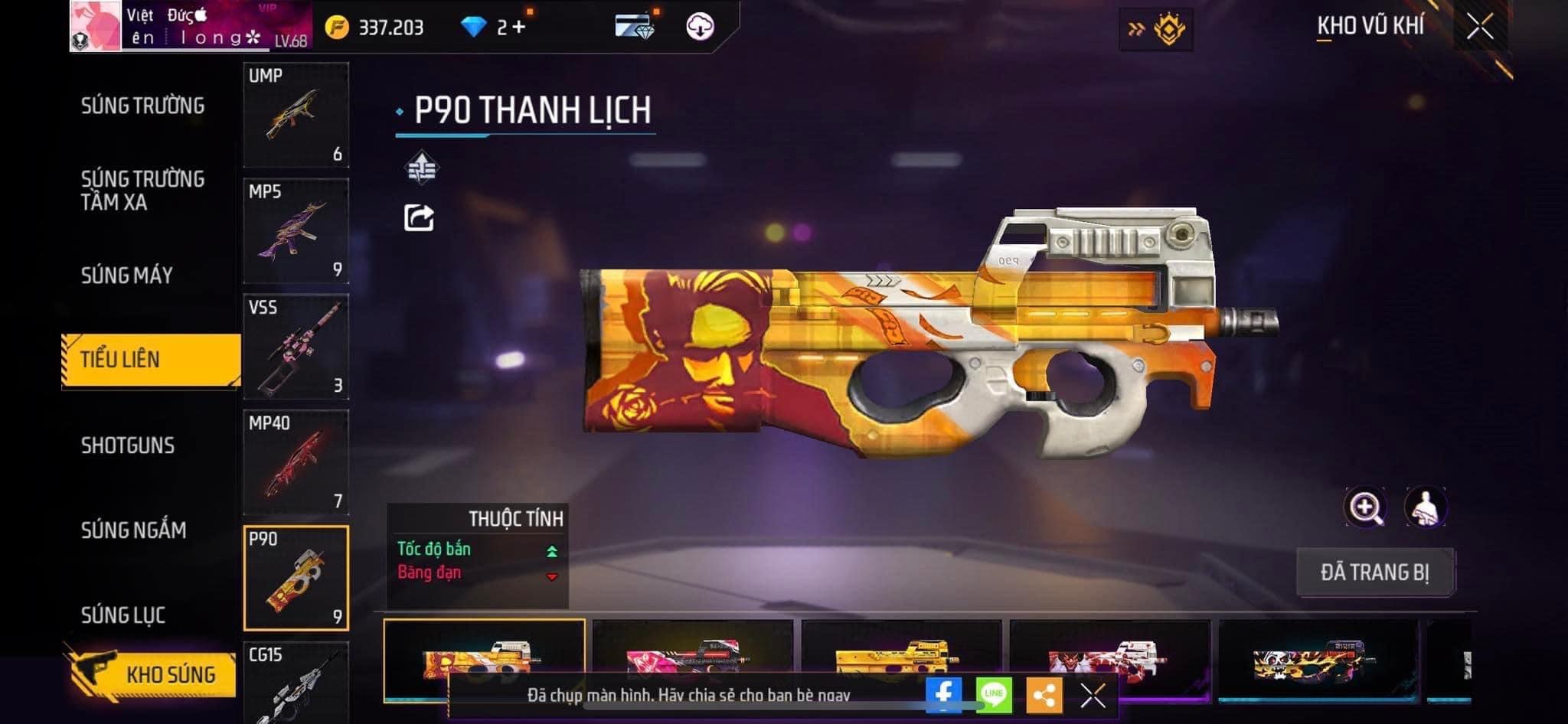Select the pink P90 skin thumbnail
This screenshot has width=1568, height=724.
point(692,651)
